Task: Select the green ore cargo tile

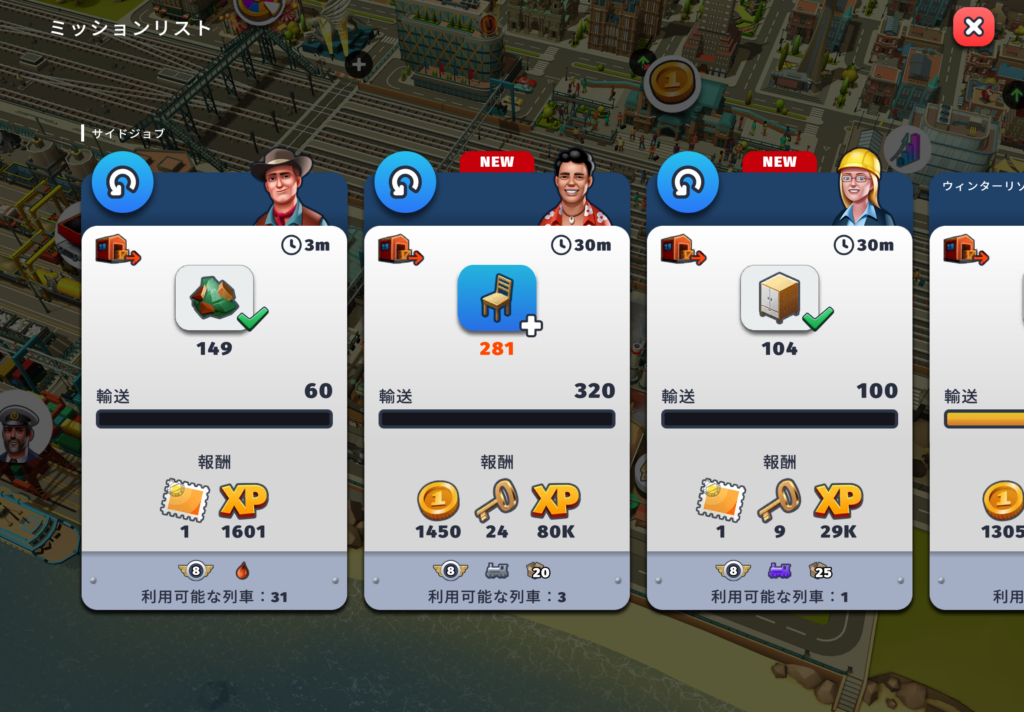Action: [x=214, y=298]
